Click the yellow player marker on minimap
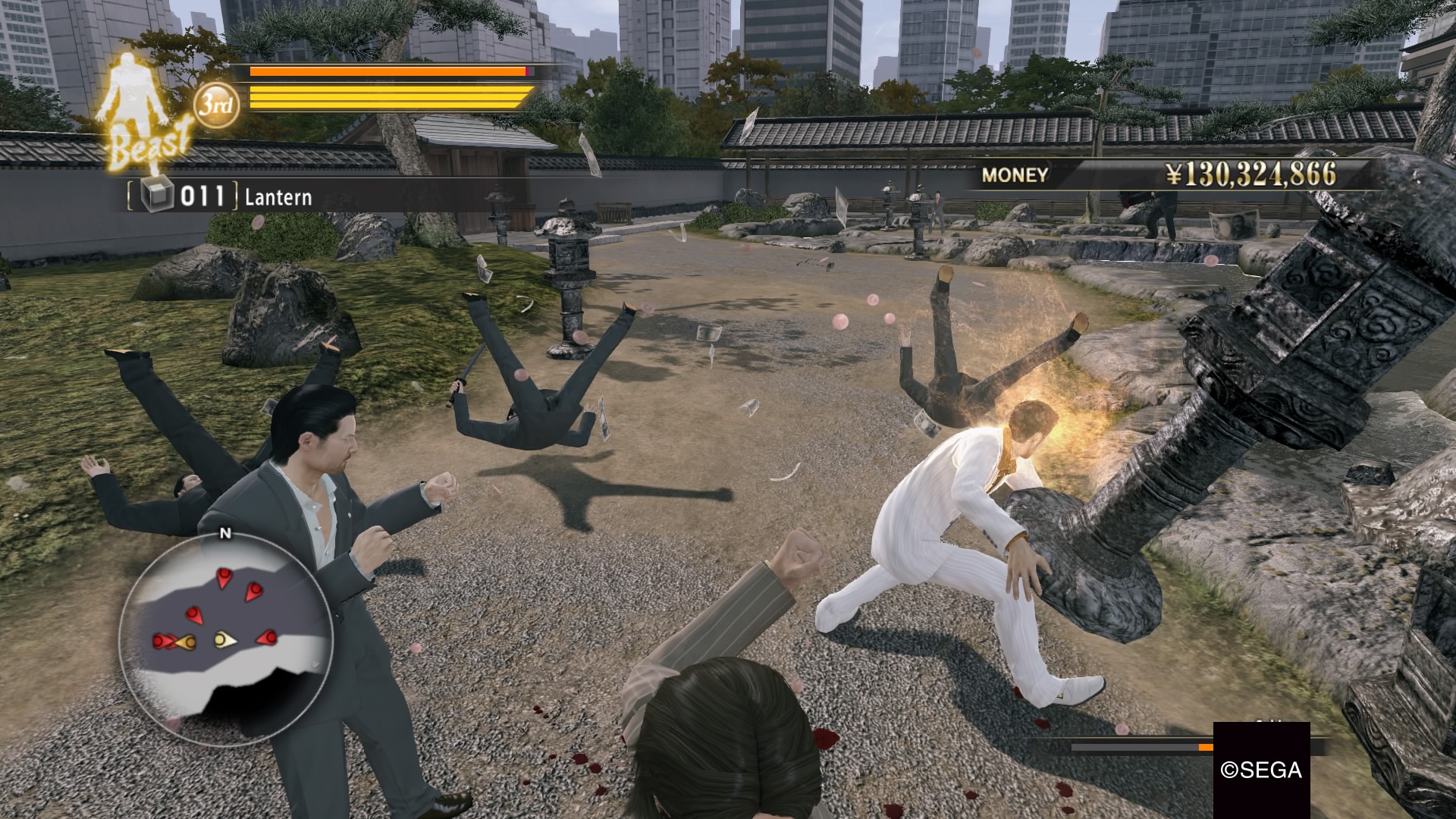Viewport: 1456px width, 819px height. pyautogui.click(x=224, y=641)
